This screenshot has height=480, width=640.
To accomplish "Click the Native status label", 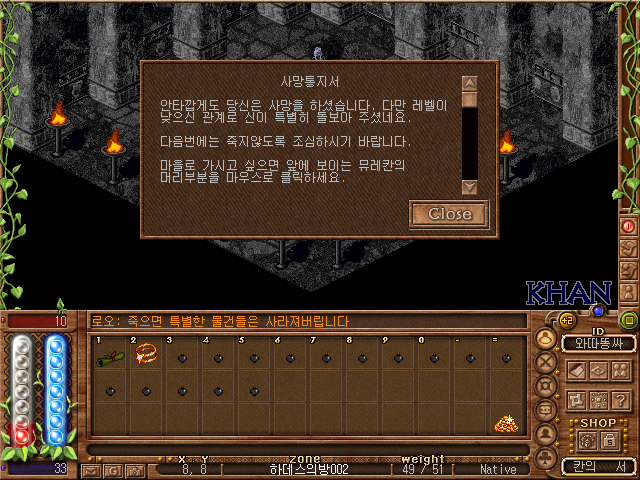I will (498, 469).
